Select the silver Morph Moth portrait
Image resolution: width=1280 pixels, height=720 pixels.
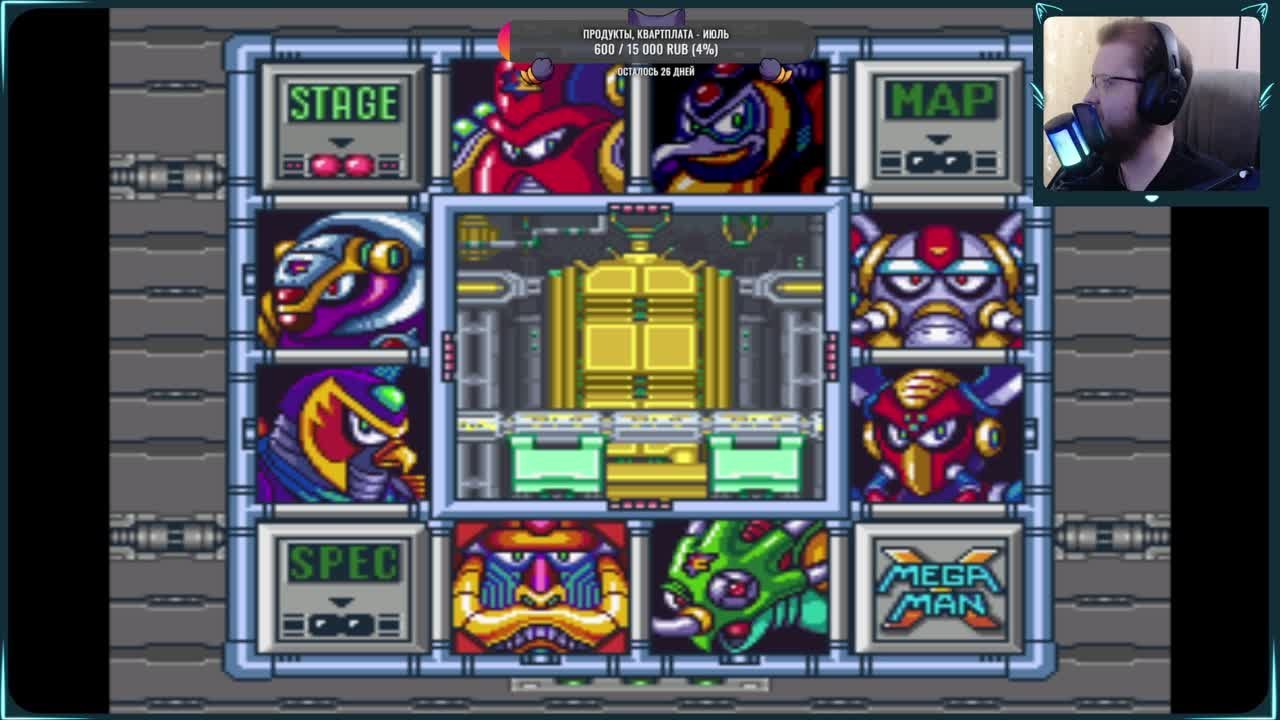[937, 281]
